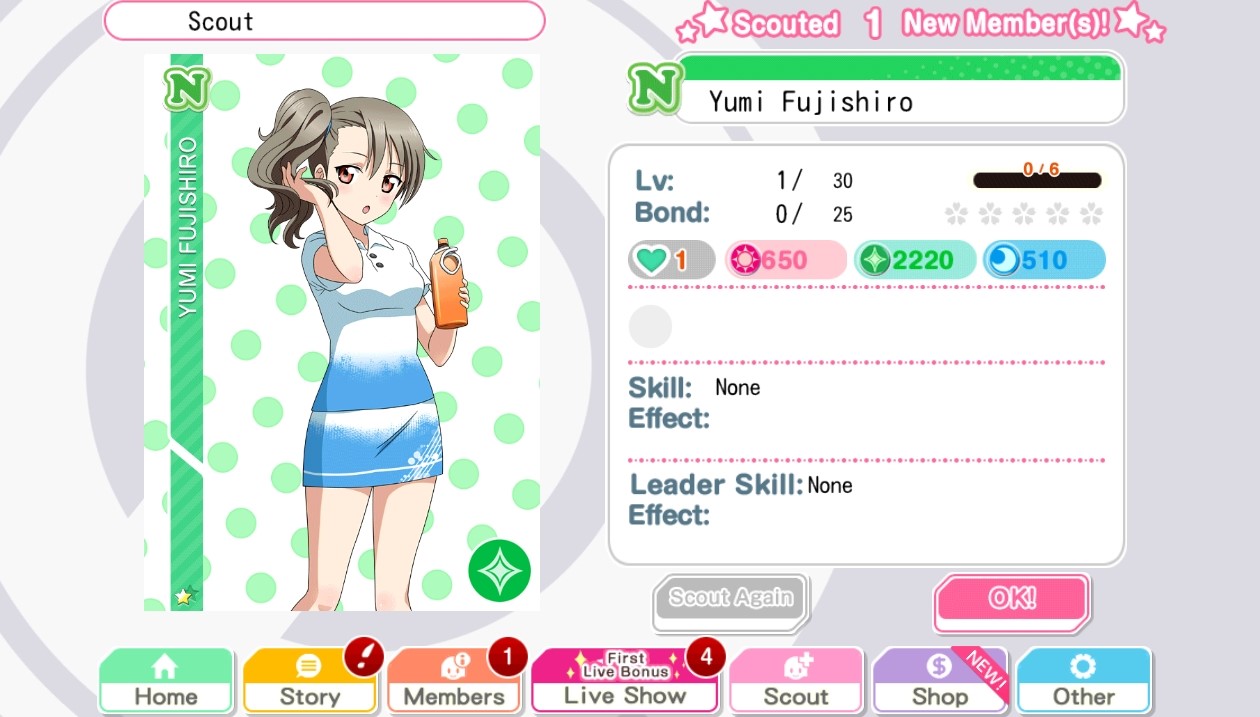This screenshot has height=717, width=1260.
Task: Open the Scout menu in bottom bar
Action: [x=796, y=681]
